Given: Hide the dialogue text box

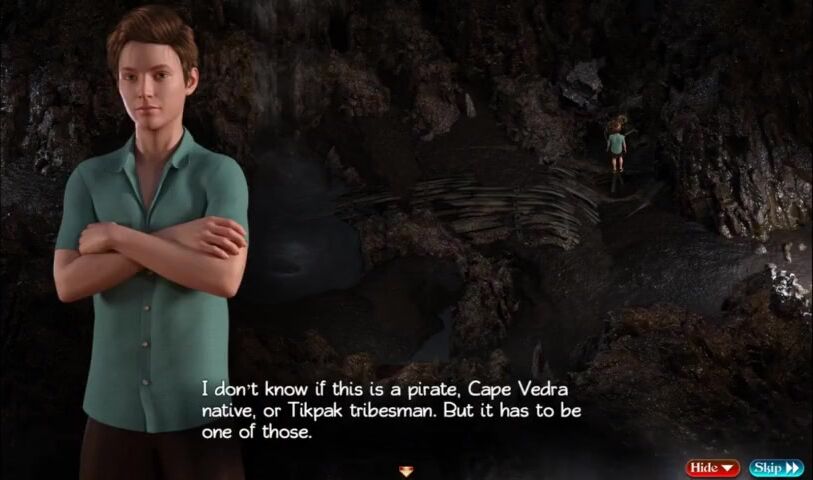Looking at the screenshot, I should pos(712,468).
